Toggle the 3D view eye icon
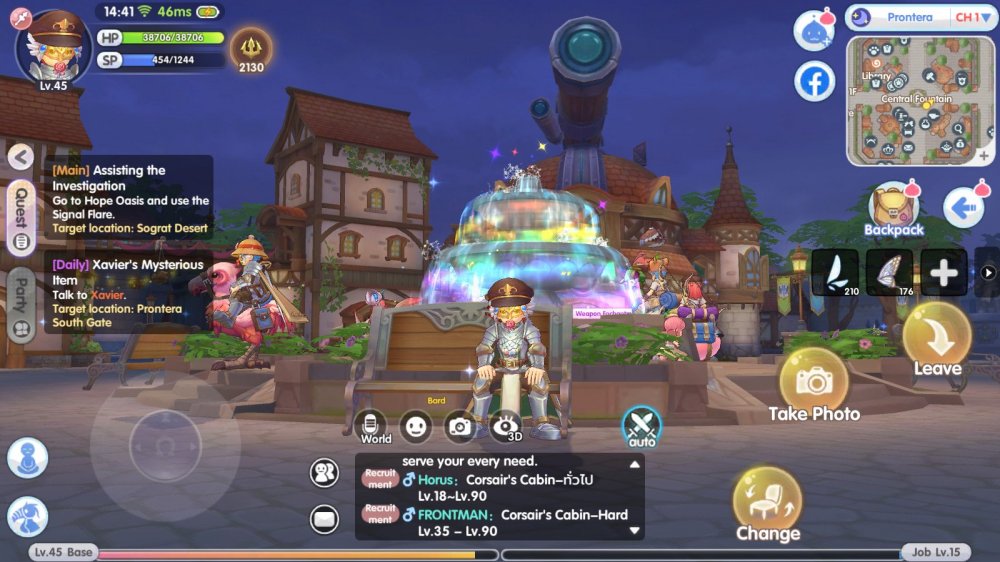The height and width of the screenshot is (562, 1000). (x=508, y=426)
